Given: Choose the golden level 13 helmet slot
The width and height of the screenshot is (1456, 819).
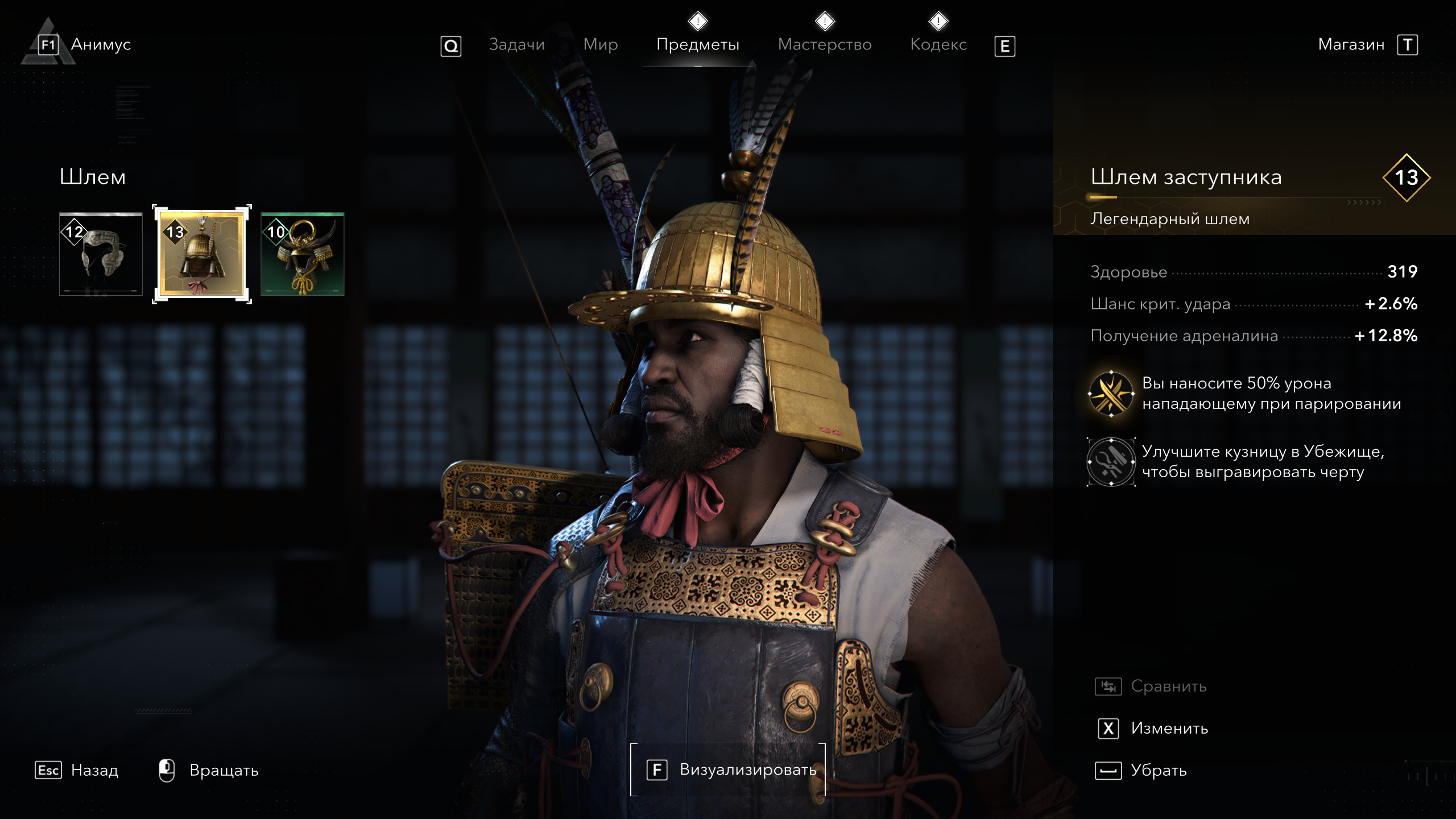Looking at the screenshot, I should click(202, 254).
